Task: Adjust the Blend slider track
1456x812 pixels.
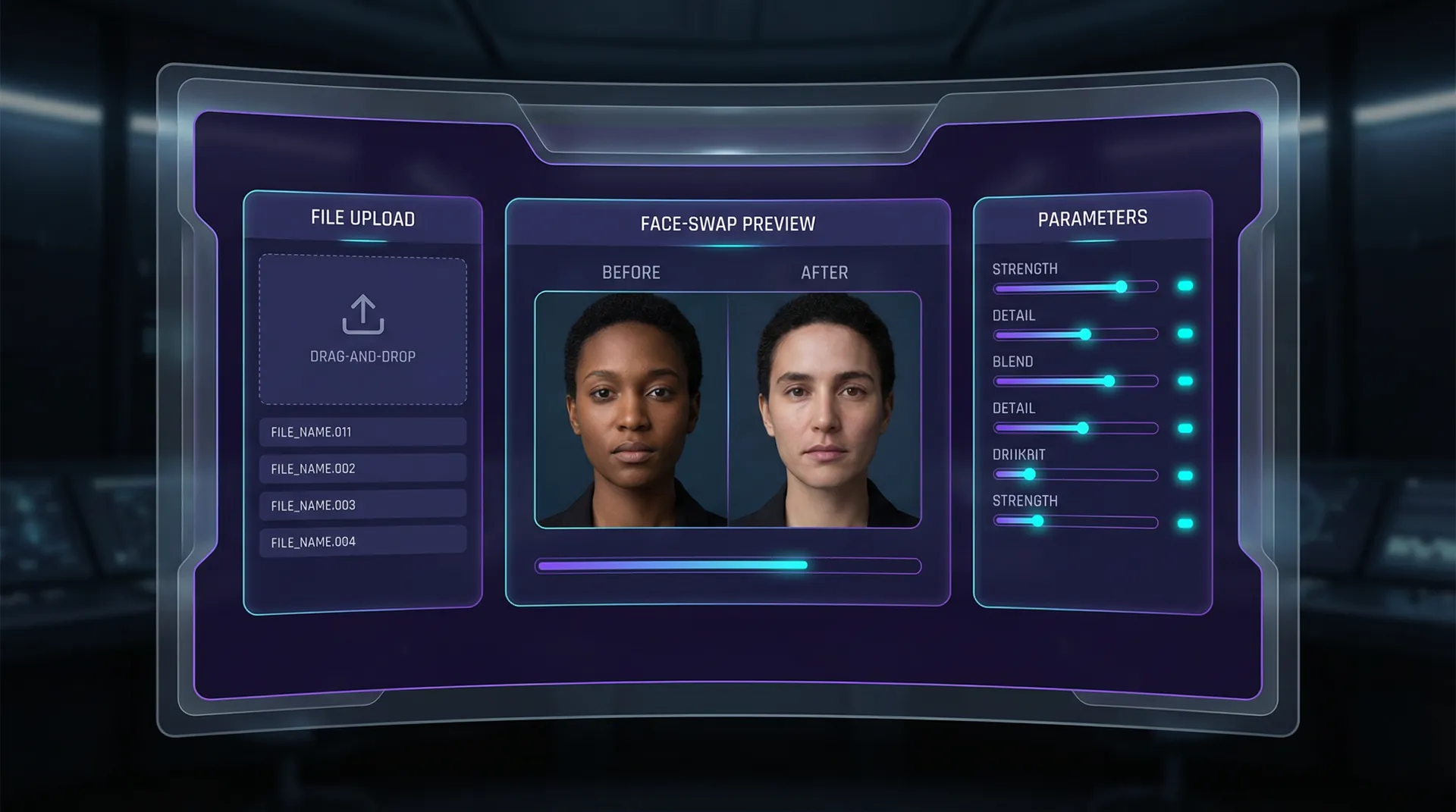Action: [x=1075, y=381]
